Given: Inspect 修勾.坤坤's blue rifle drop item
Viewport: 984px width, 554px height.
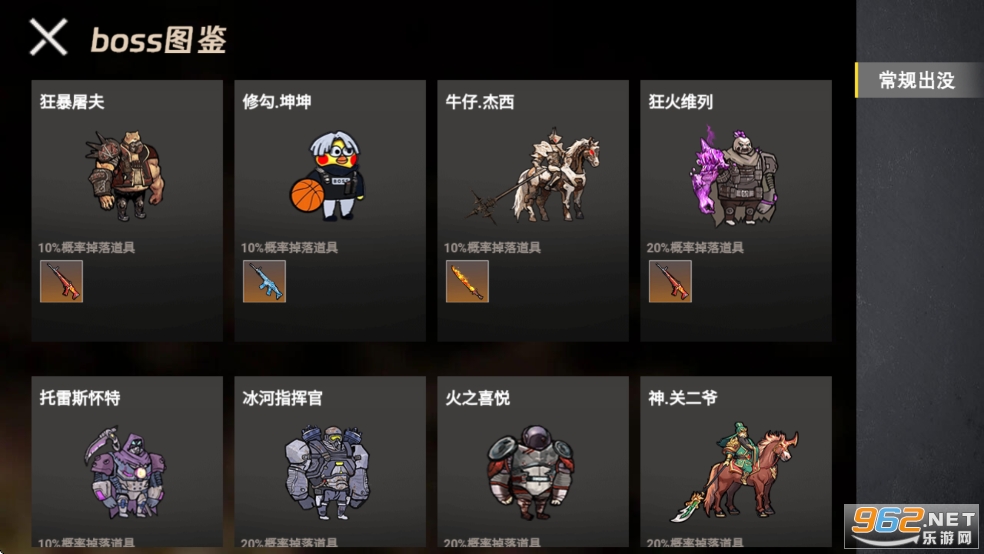Looking at the screenshot, I should point(264,281).
